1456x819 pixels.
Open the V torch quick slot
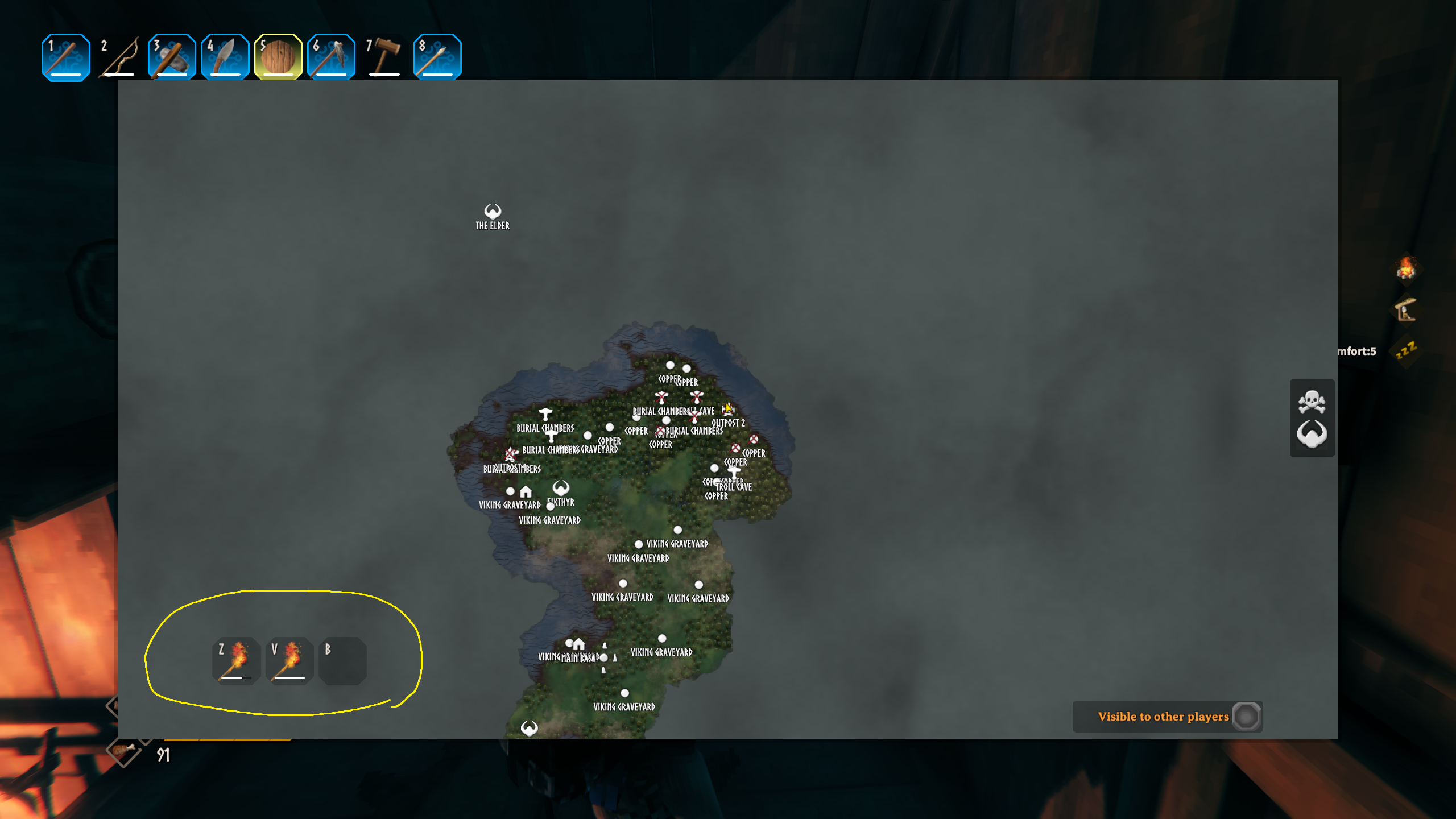[289, 660]
